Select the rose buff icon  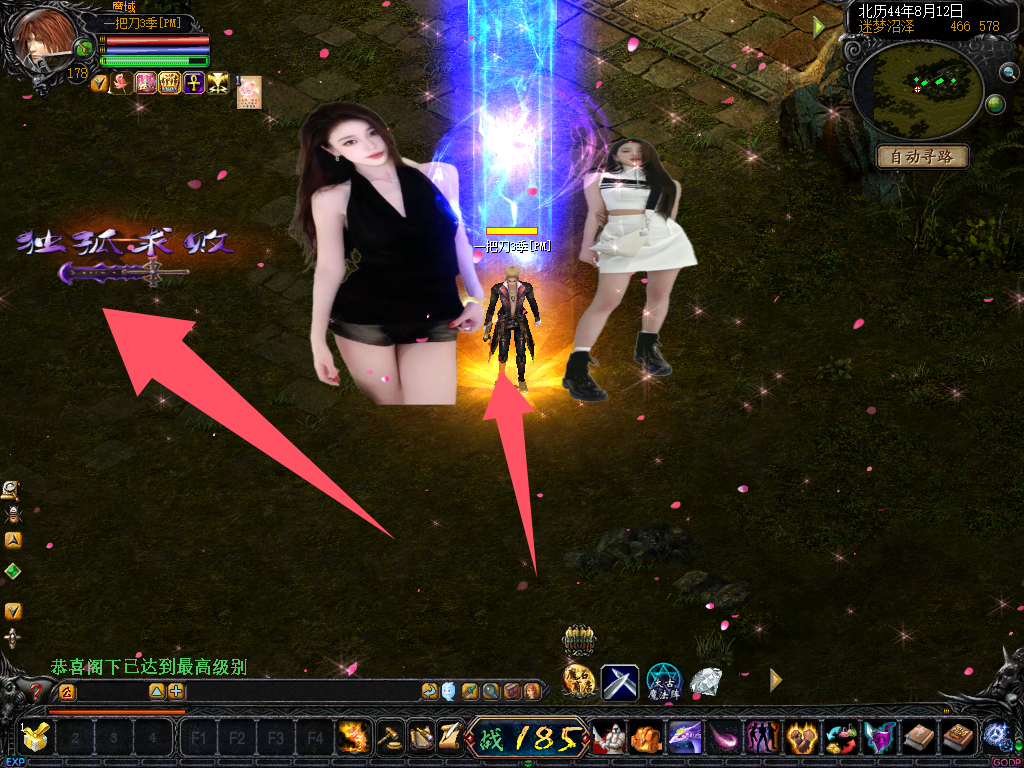pos(121,83)
